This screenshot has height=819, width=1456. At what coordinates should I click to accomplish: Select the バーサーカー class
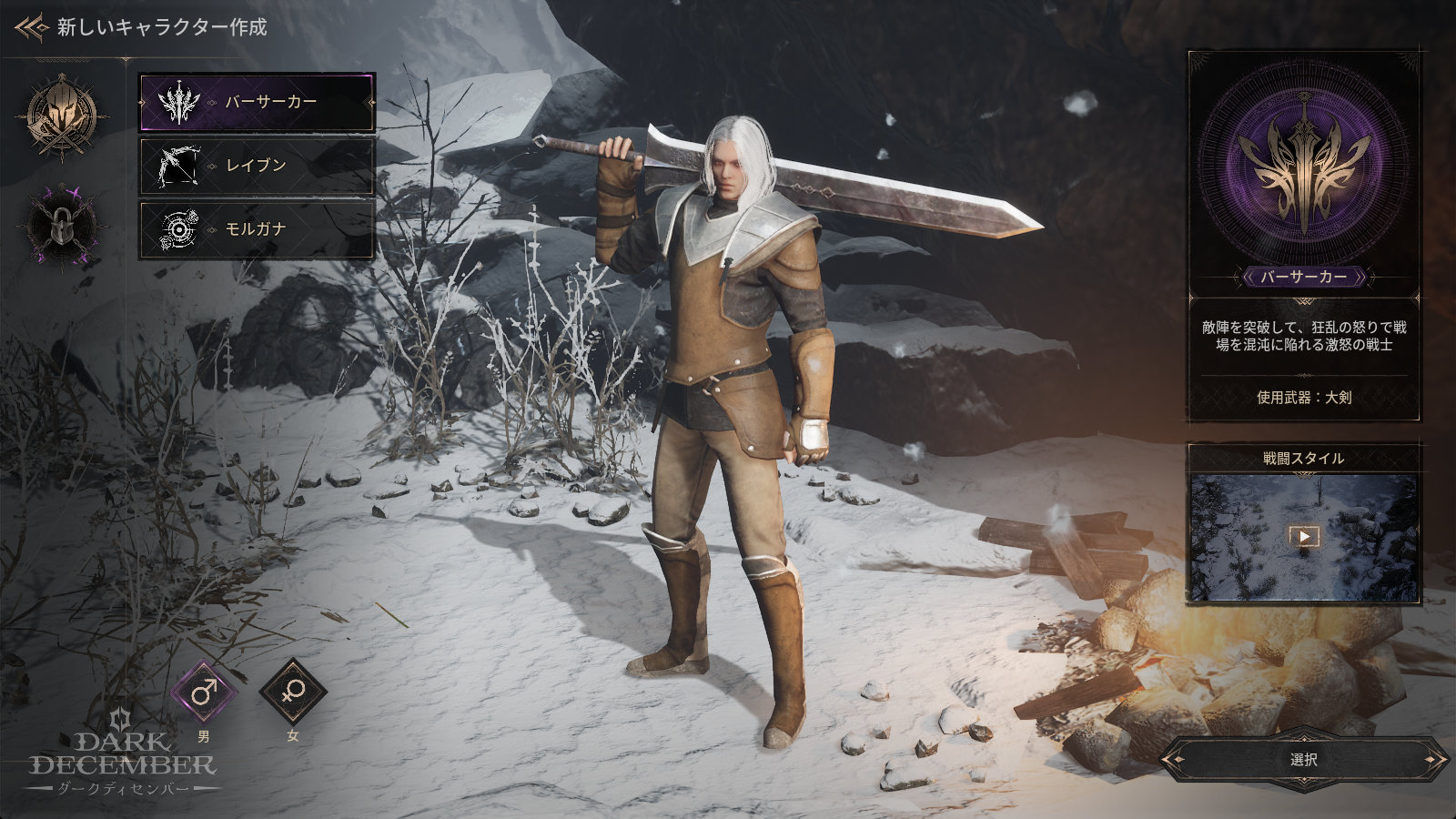(x=256, y=102)
